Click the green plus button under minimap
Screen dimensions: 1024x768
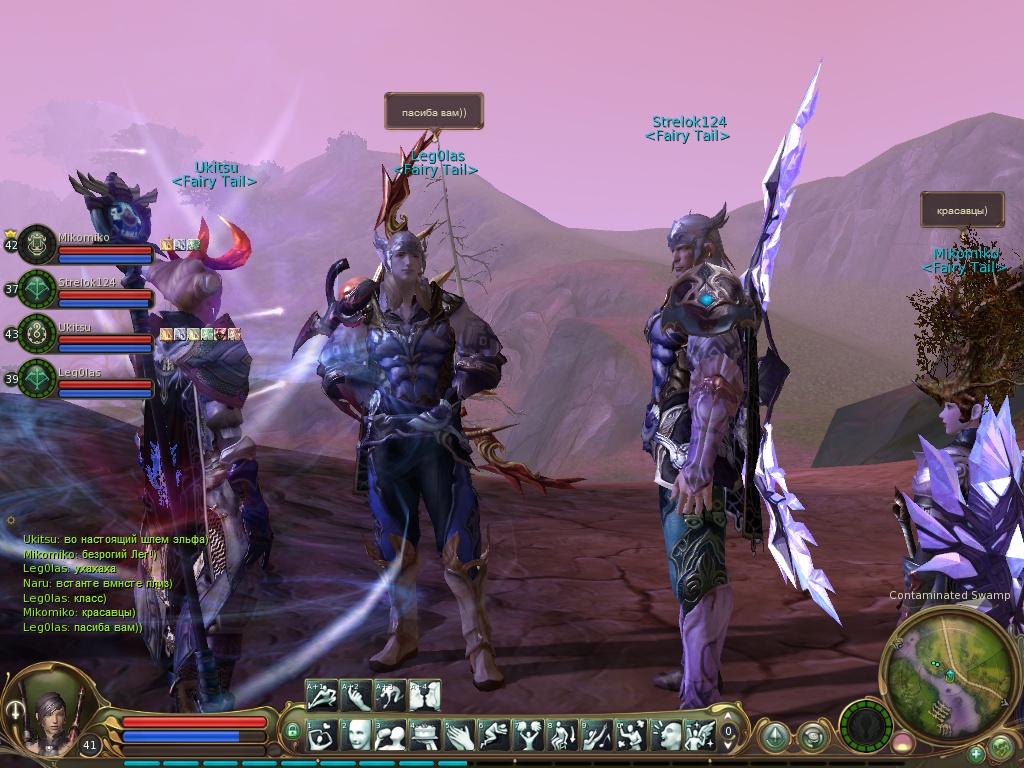pyautogui.click(x=976, y=754)
